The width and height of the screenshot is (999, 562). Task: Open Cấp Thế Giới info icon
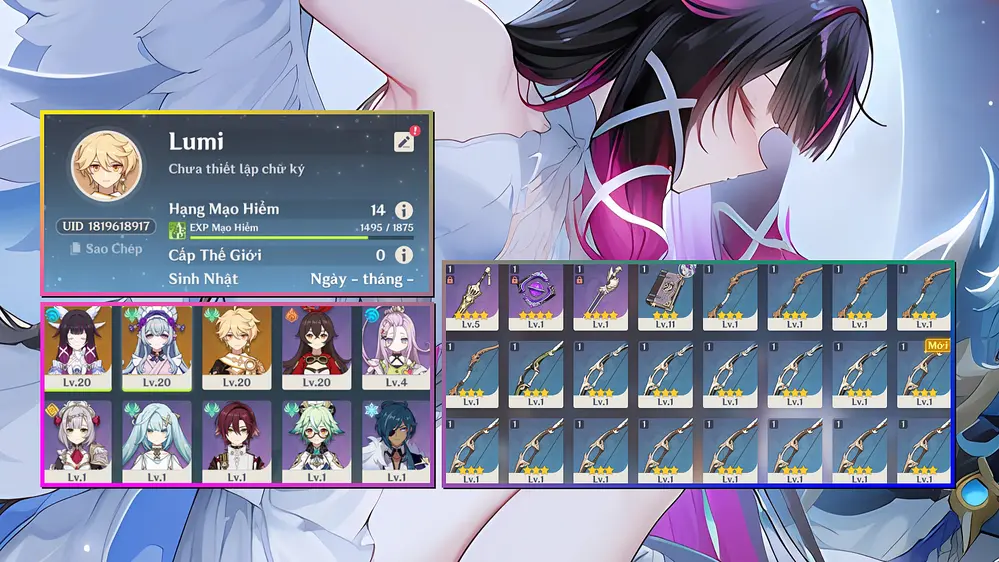tap(403, 255)
